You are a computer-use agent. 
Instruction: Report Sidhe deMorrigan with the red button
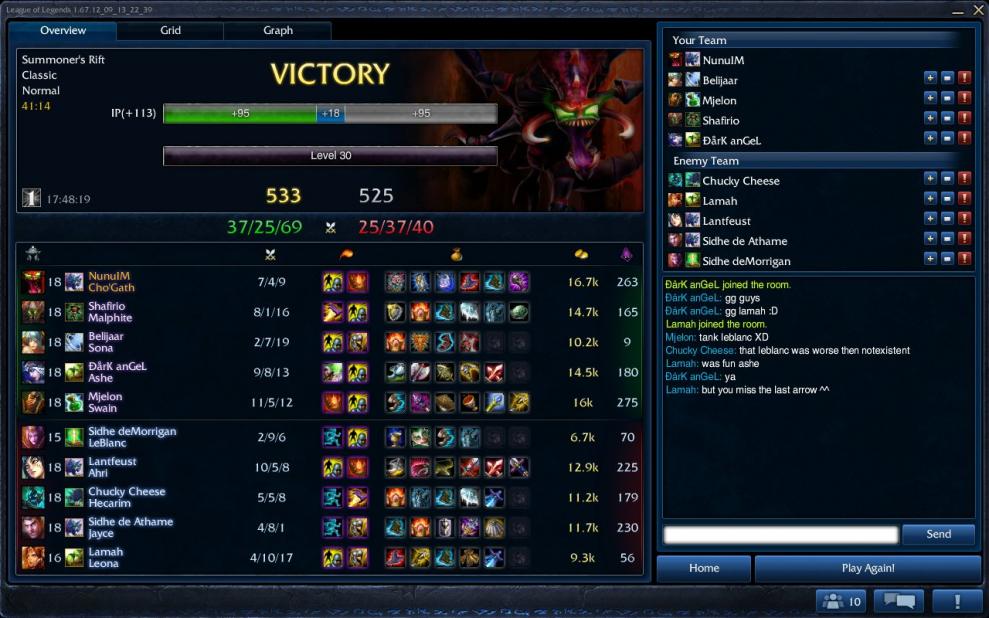pos(964,260)
